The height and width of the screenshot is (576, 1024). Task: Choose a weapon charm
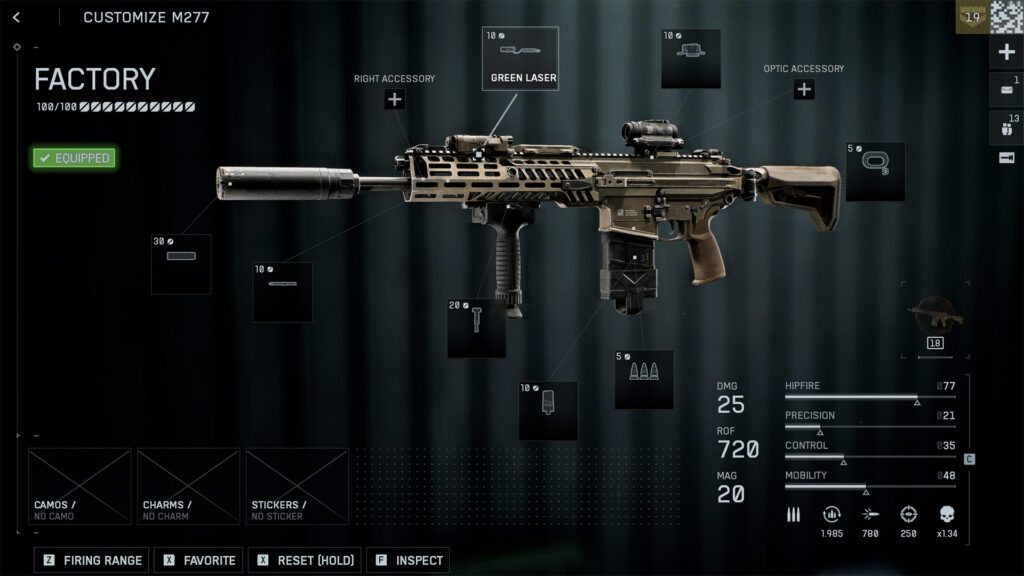coord(188,486)
